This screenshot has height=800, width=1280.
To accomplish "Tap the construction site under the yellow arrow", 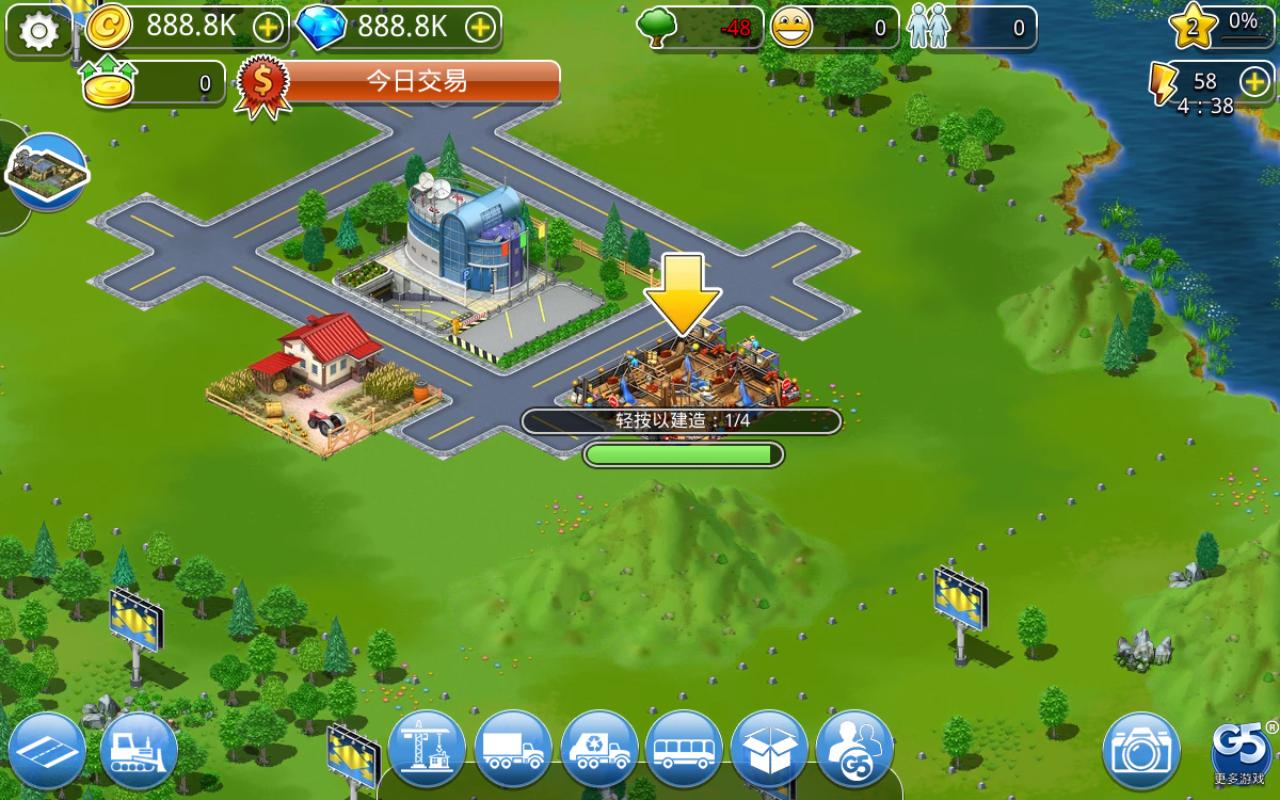I will [x=683, y=370].
